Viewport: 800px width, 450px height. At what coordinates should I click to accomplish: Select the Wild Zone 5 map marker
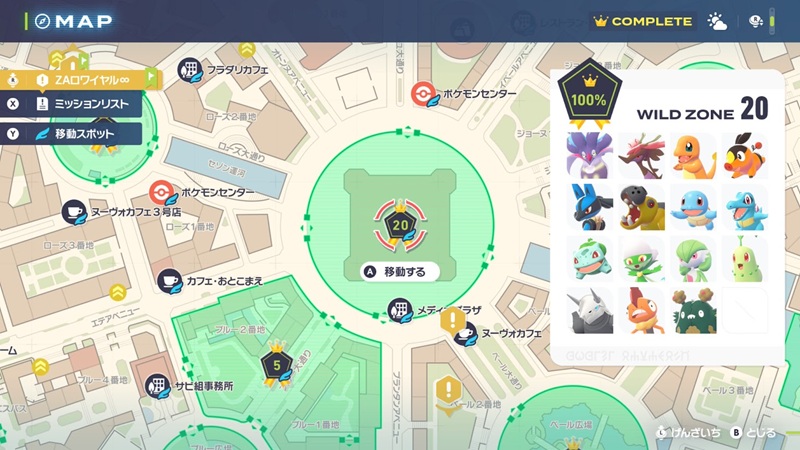pyautogui.click(x=275, y=364)
